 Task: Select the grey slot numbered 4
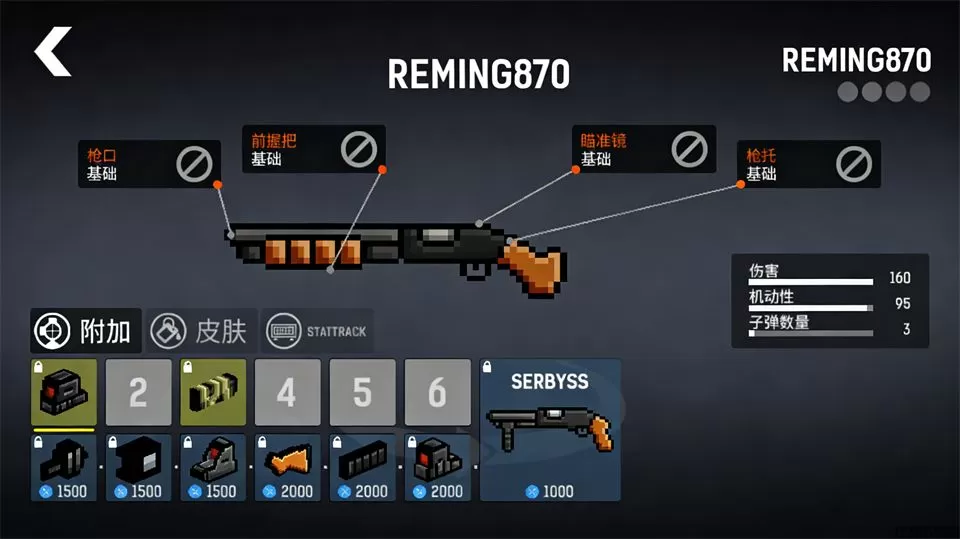pos(287,392)
